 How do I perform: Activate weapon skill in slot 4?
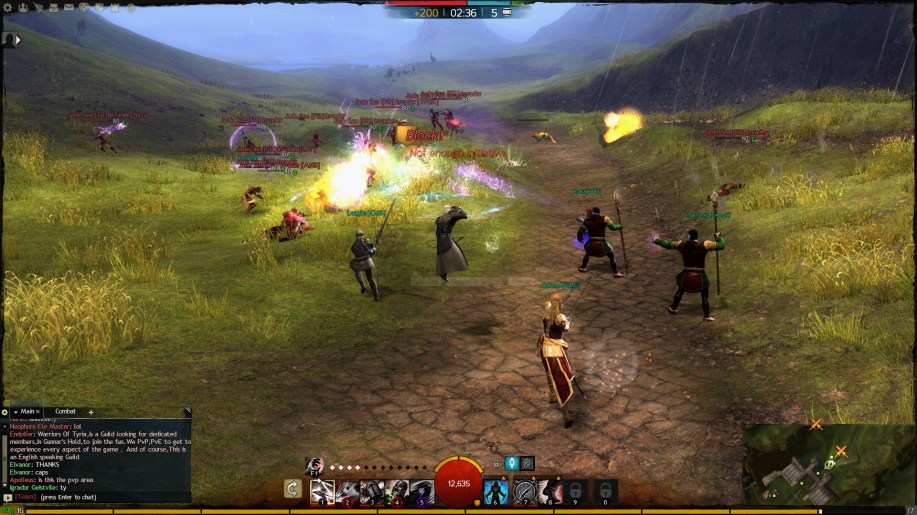point(397,490)
